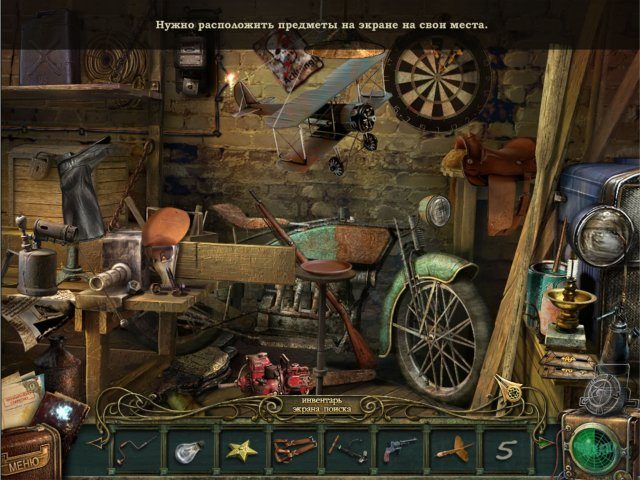The width and height of the screenshot is (640, 480).
Task: Open the folder of case documents
Action: (22, 397)
